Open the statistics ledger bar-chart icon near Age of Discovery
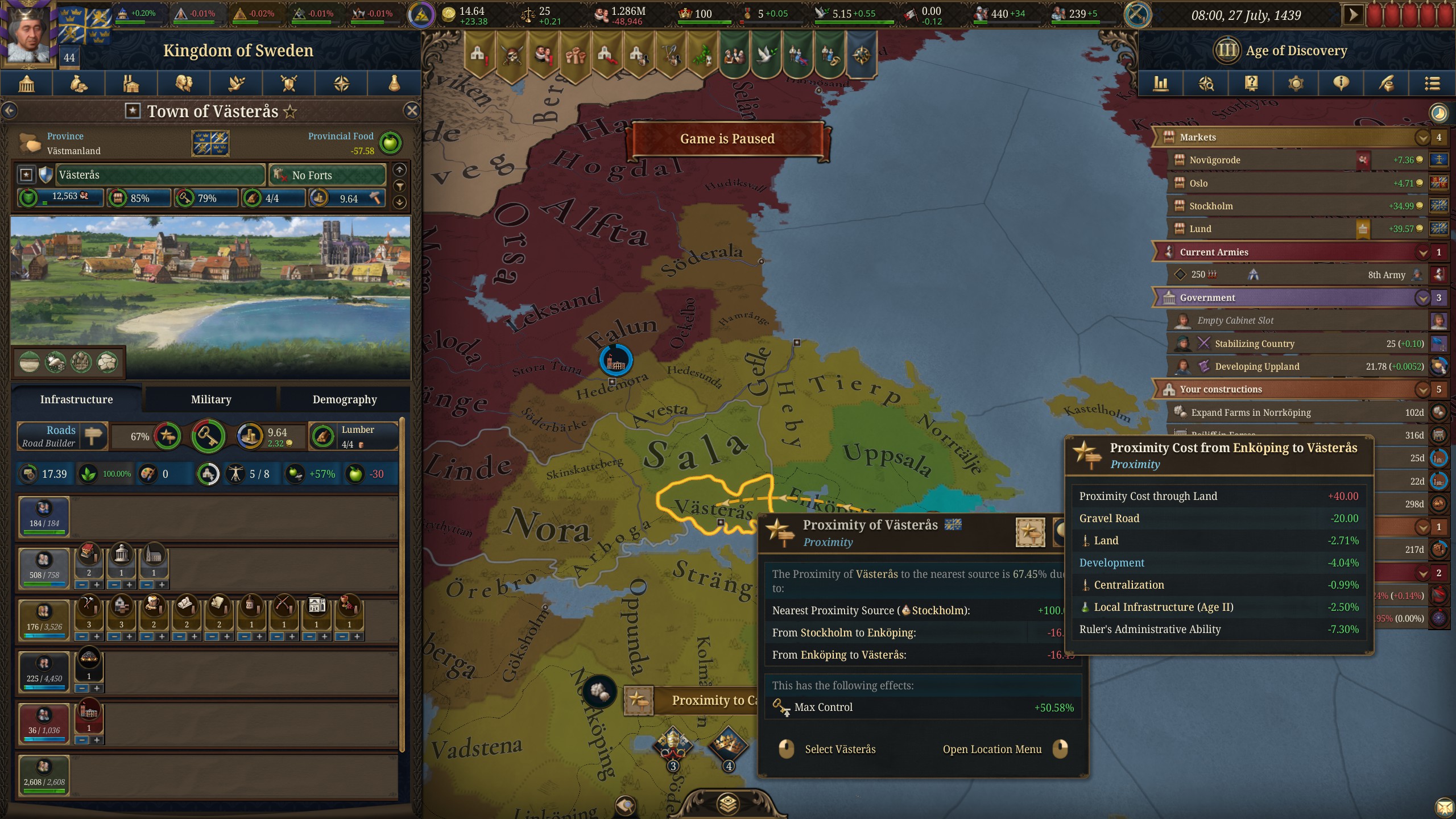1456x819 pixels. [1161, 84]
